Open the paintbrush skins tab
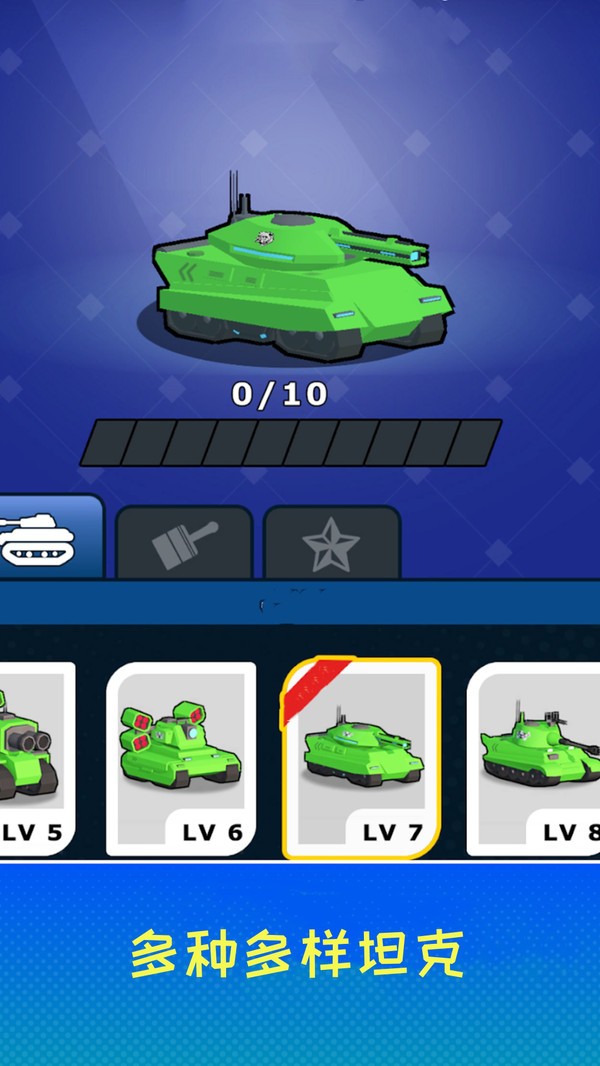The width and height of the screenshot is (600, 1066). pos(184,543)
